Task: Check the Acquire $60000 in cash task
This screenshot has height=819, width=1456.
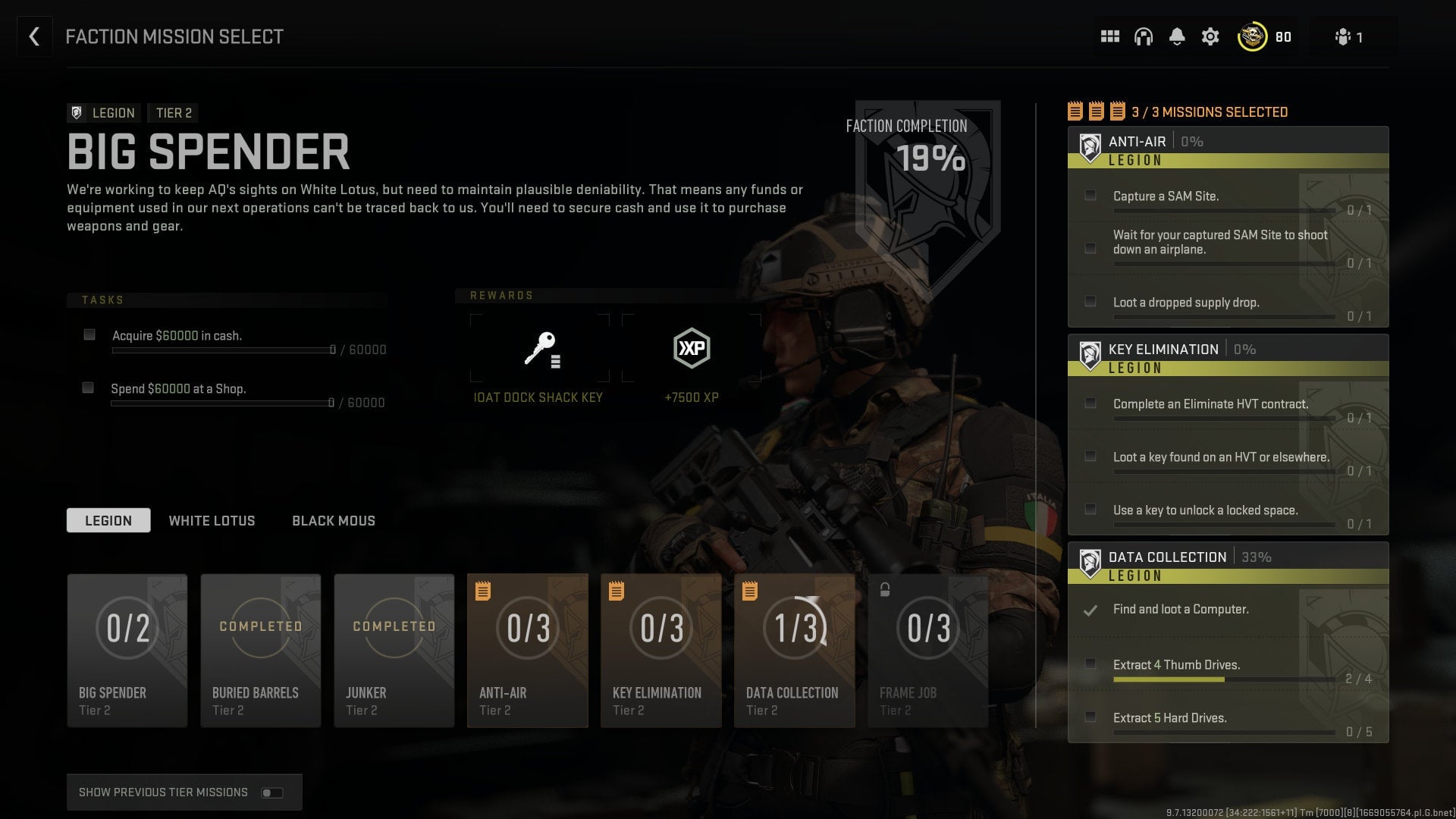Action: 89,334
